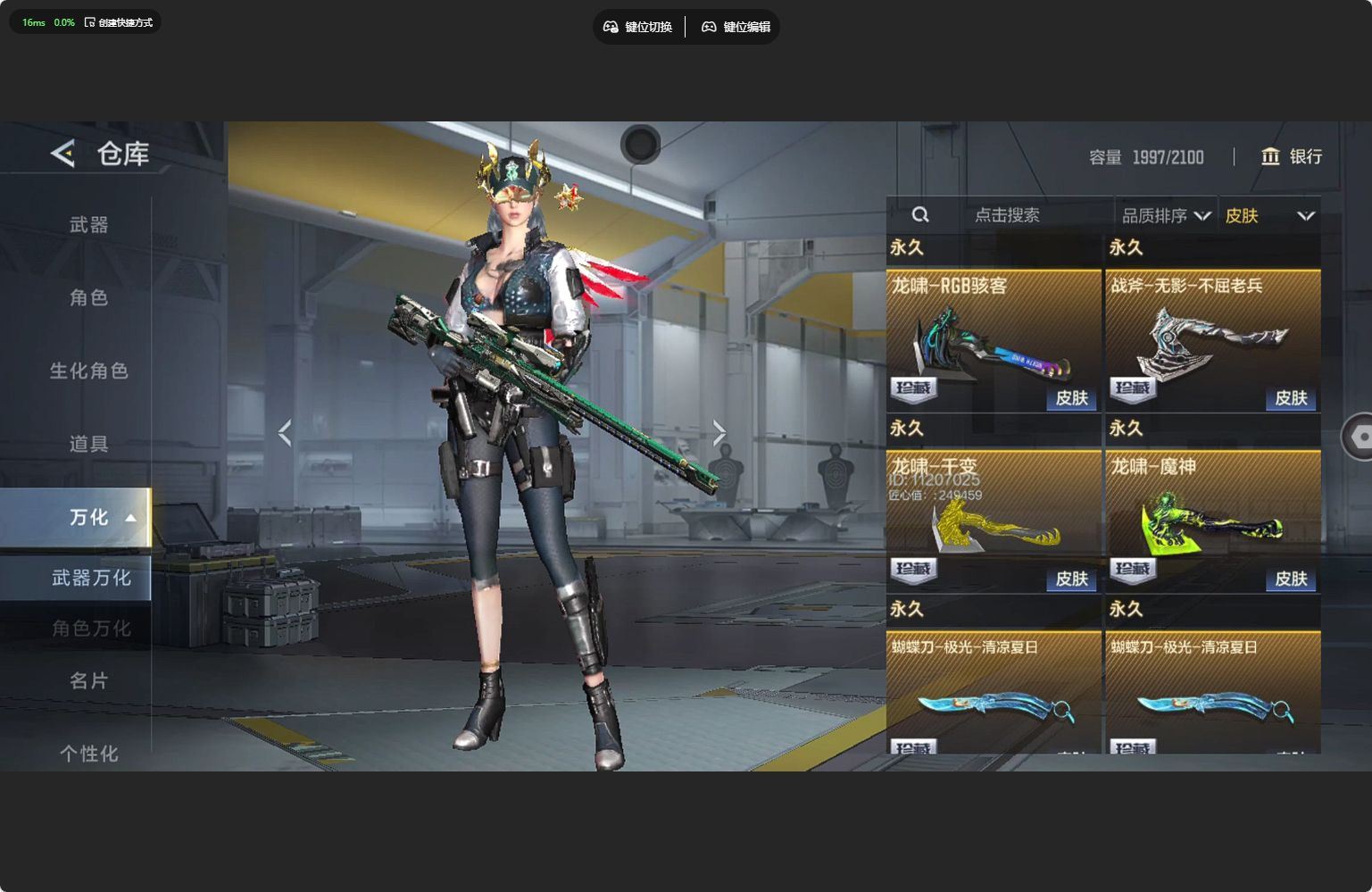
Task: Switch to the 角色 character category
Action: [88, 297]
